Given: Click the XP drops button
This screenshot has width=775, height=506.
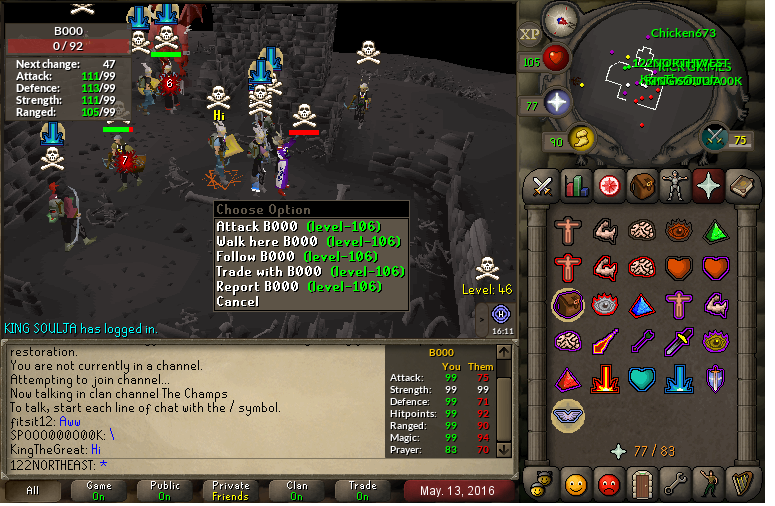Looking at the screenshot, I should (530, 35).
